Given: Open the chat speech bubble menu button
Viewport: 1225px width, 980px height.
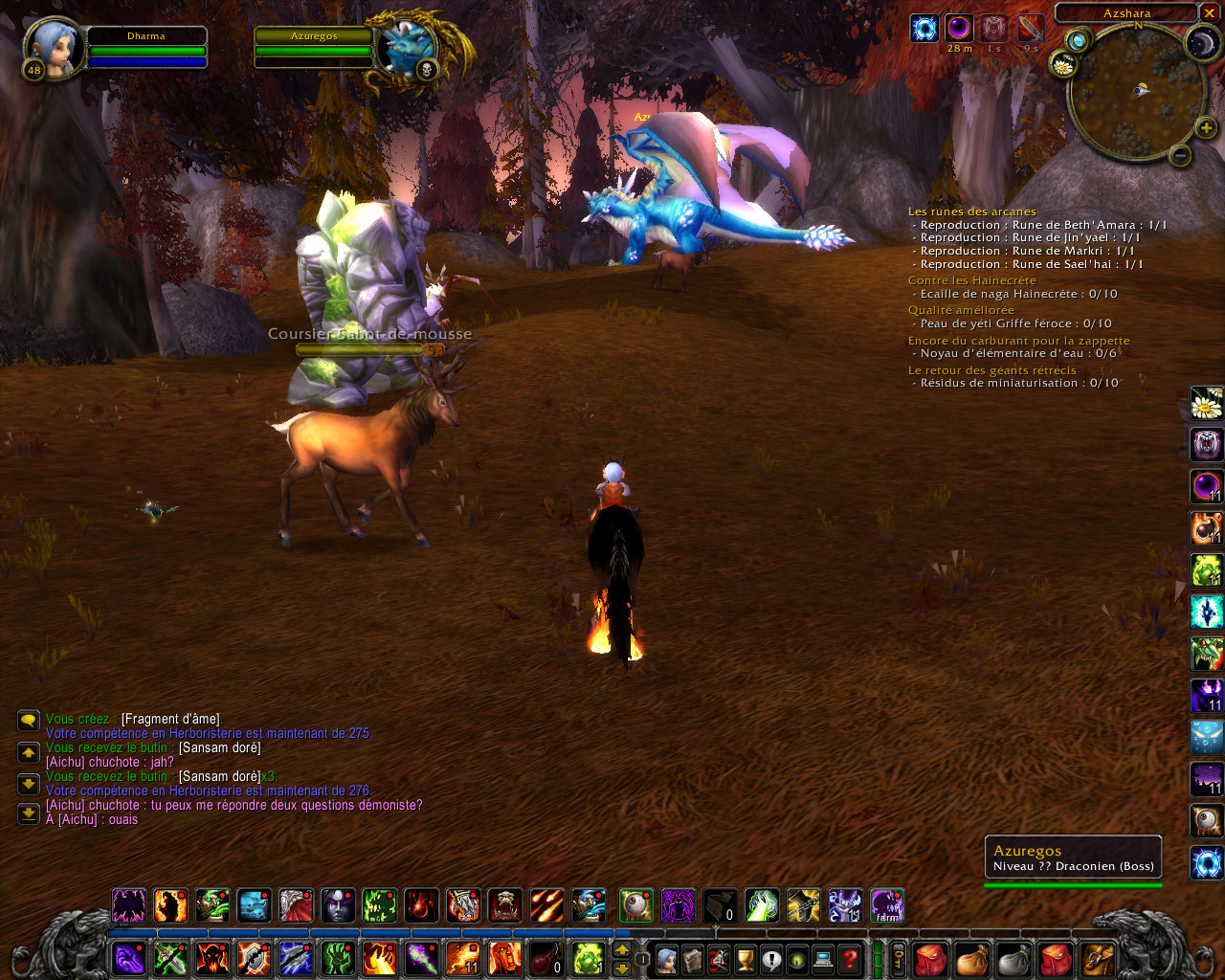Looking at the screenshot, I should (x=29, y=720).
